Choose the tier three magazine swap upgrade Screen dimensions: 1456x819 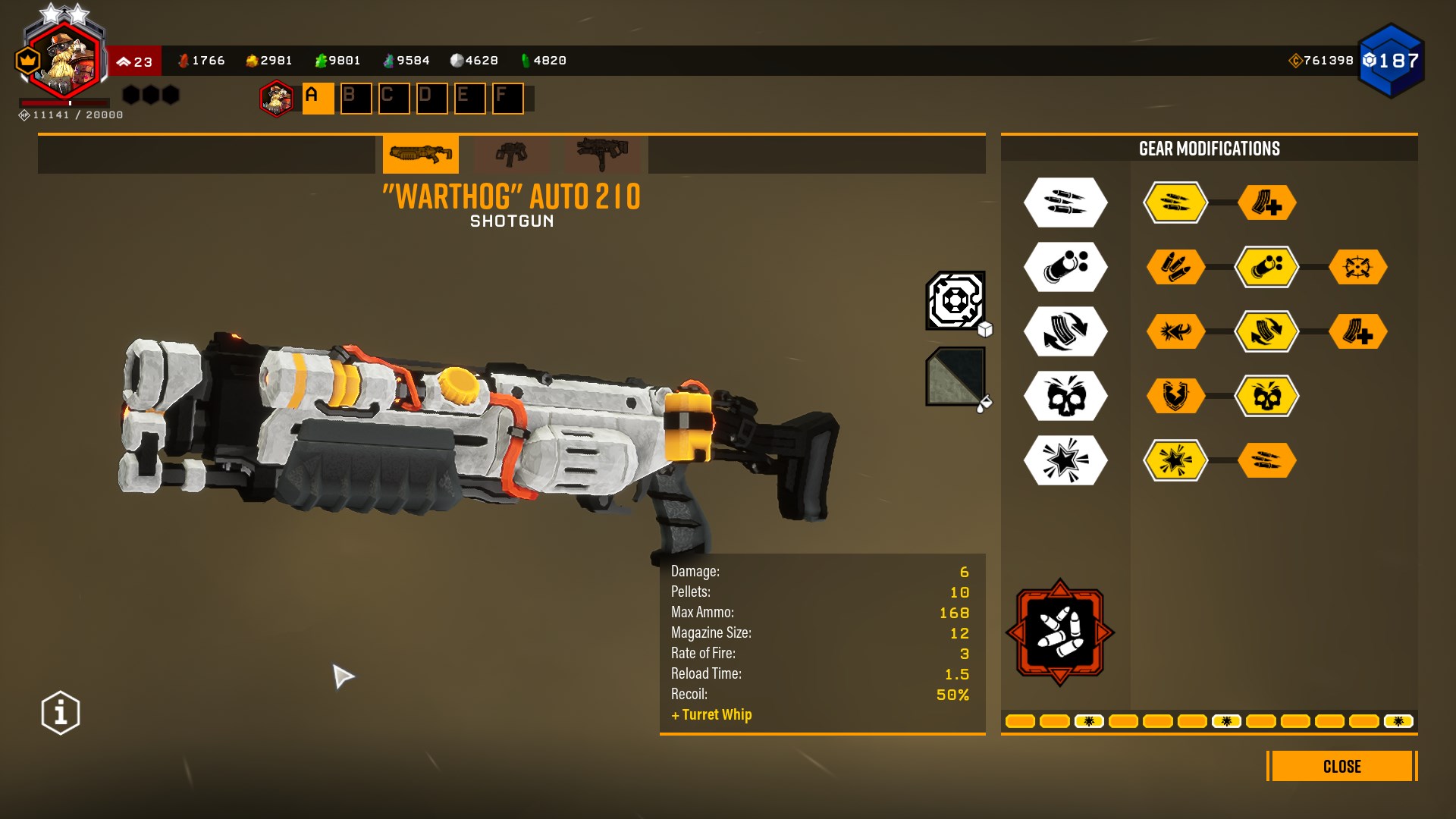(x=1266, y=331)
